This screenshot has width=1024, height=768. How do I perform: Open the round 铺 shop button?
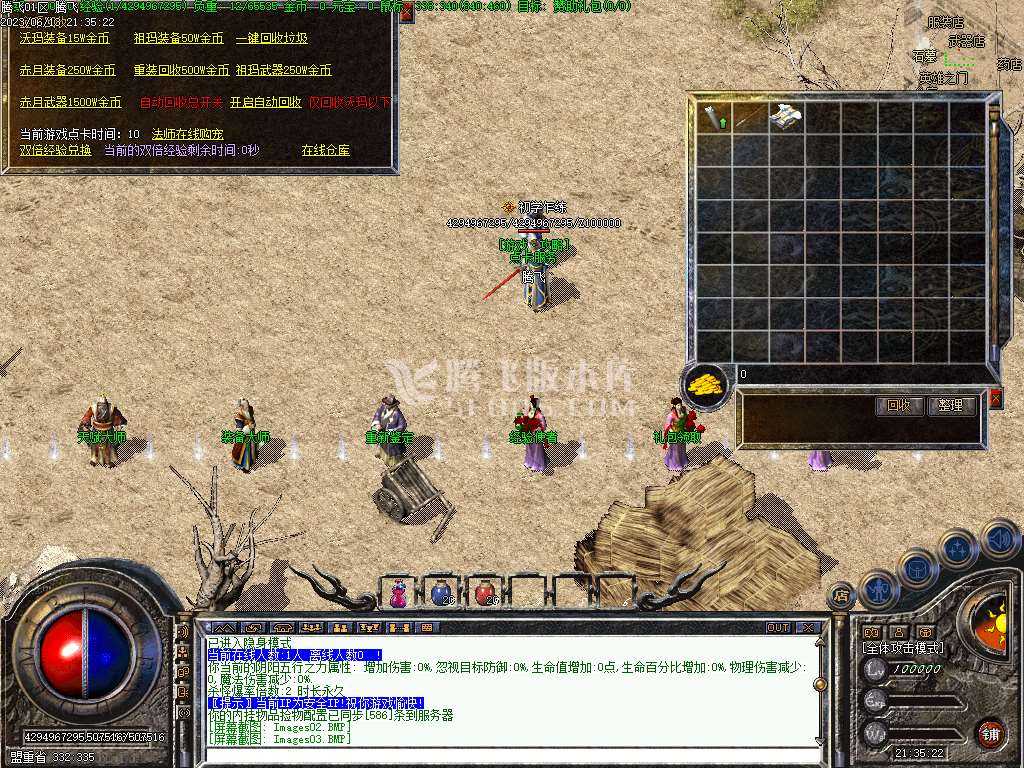click(989, 734)
